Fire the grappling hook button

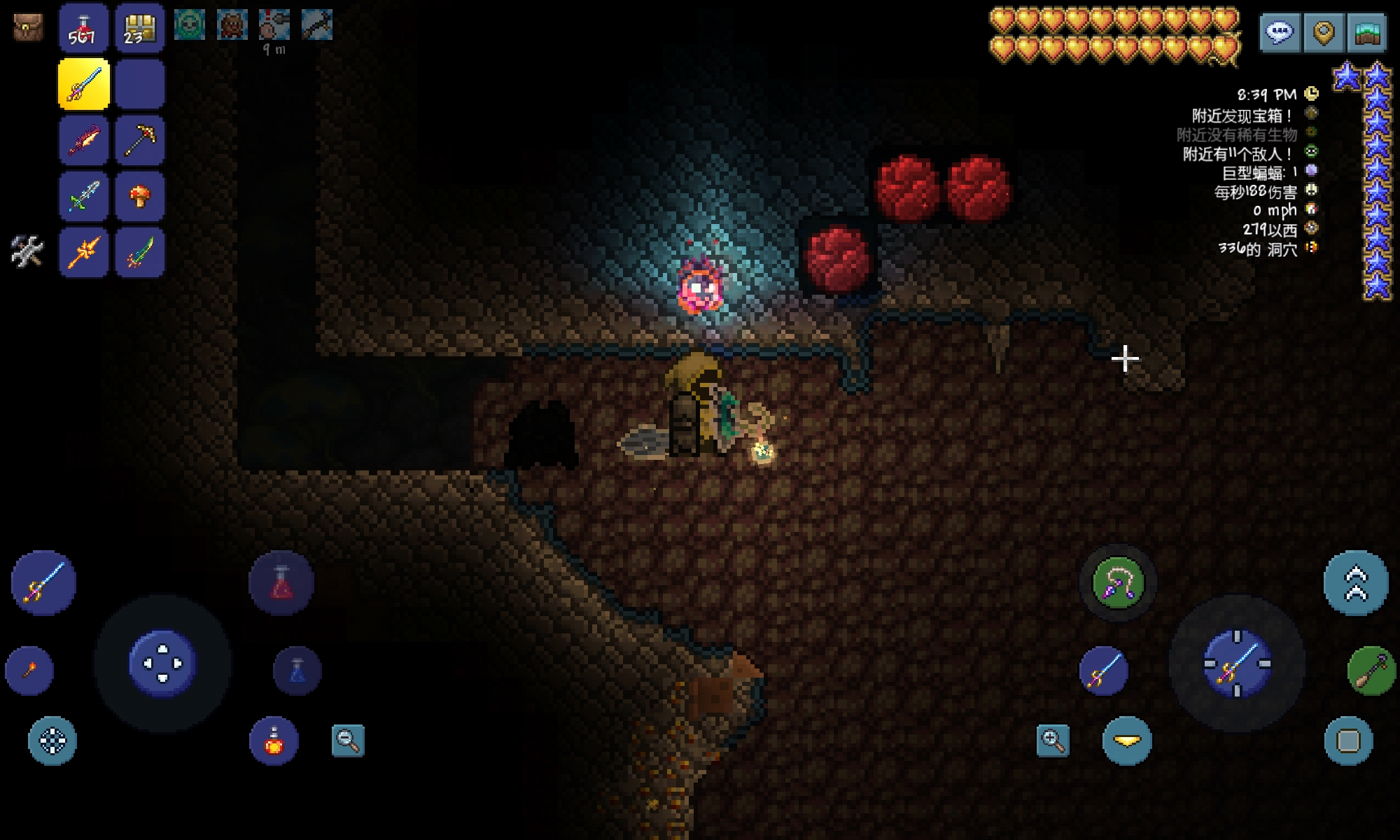click(x=1118, y=583)
